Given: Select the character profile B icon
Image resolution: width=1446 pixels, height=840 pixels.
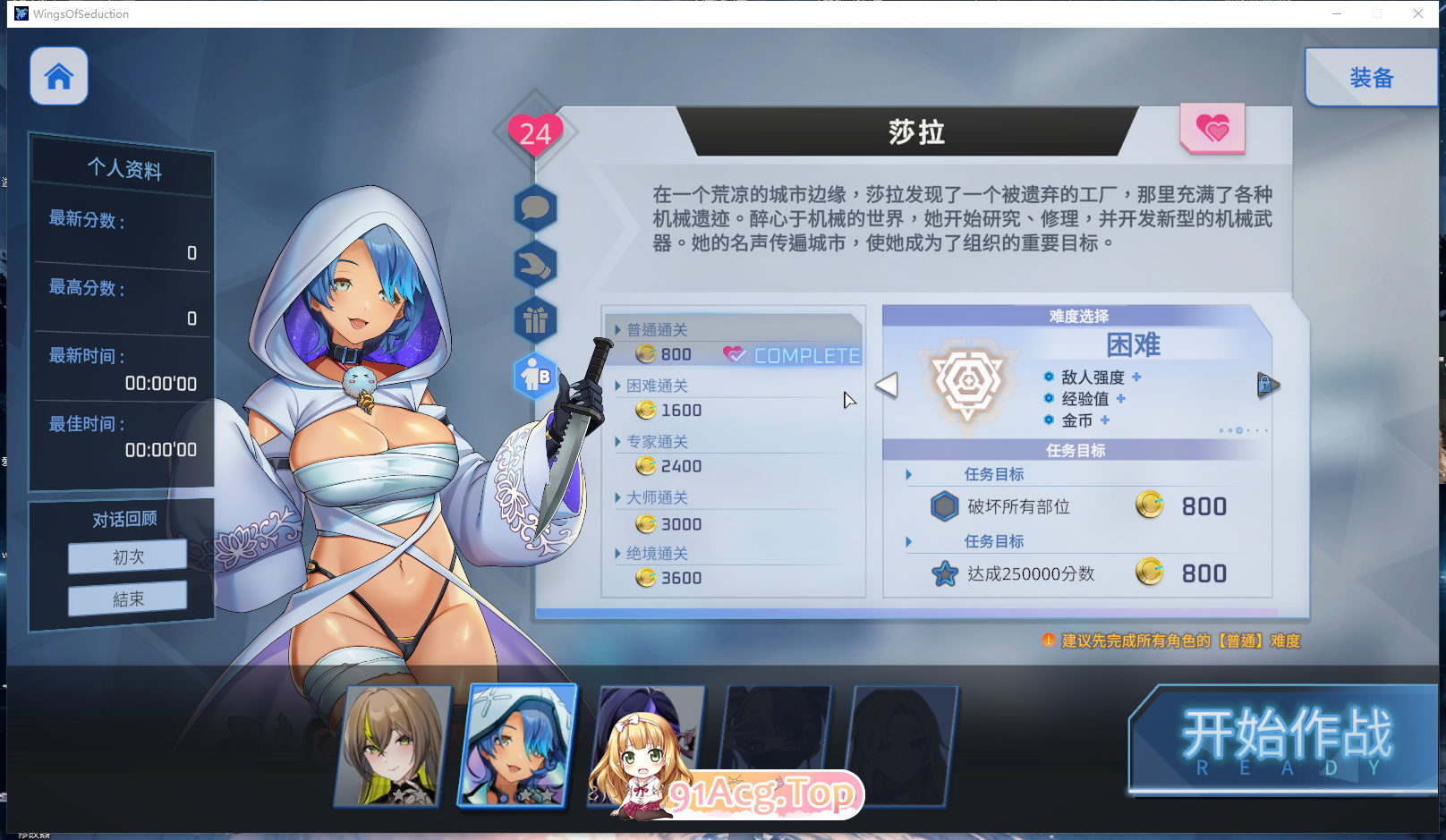Looking at the screenshot, I should click(535, 375).
